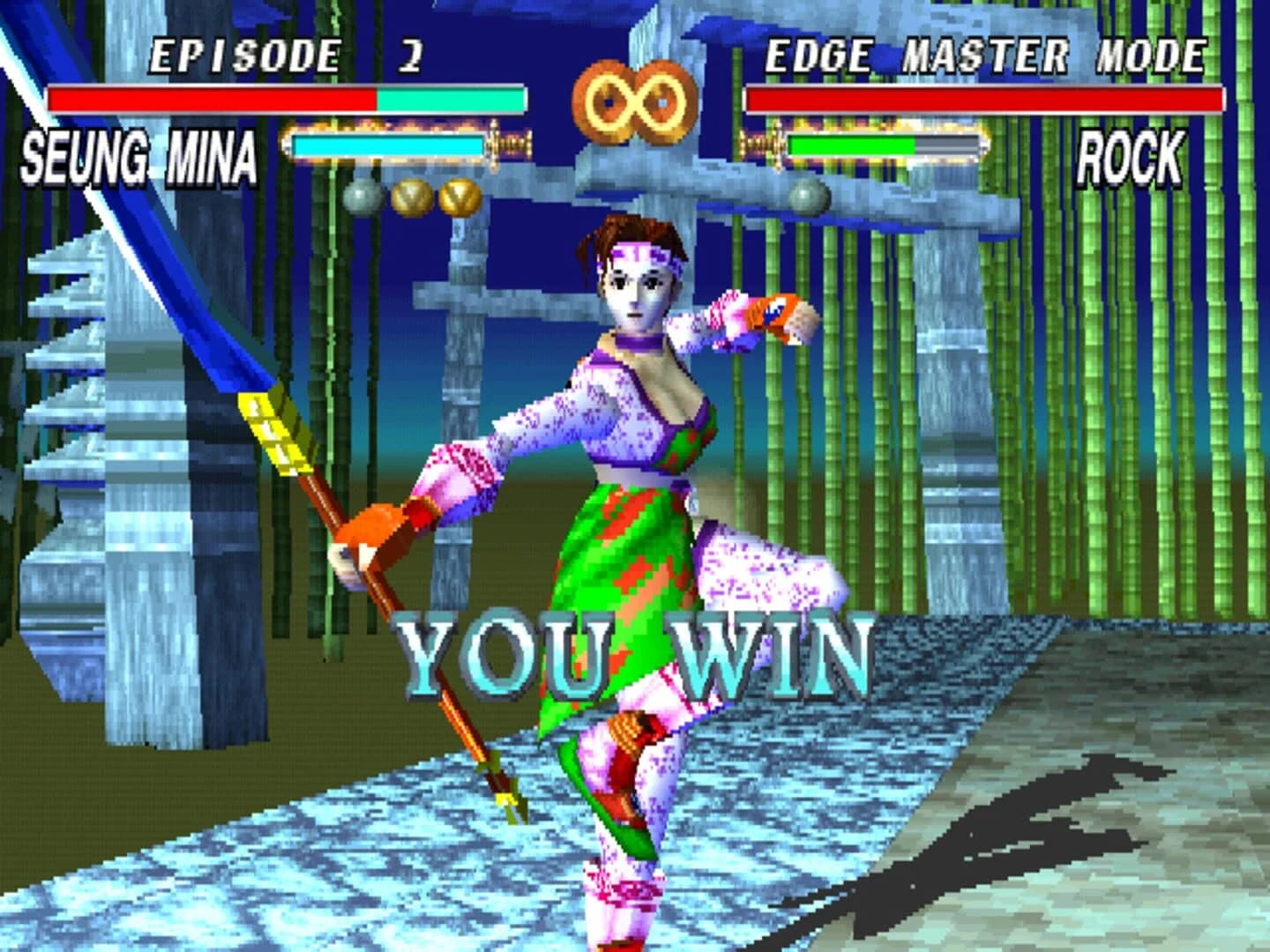Select the ROCK name label
1270x952 pixels.
tap(1132, 157)
